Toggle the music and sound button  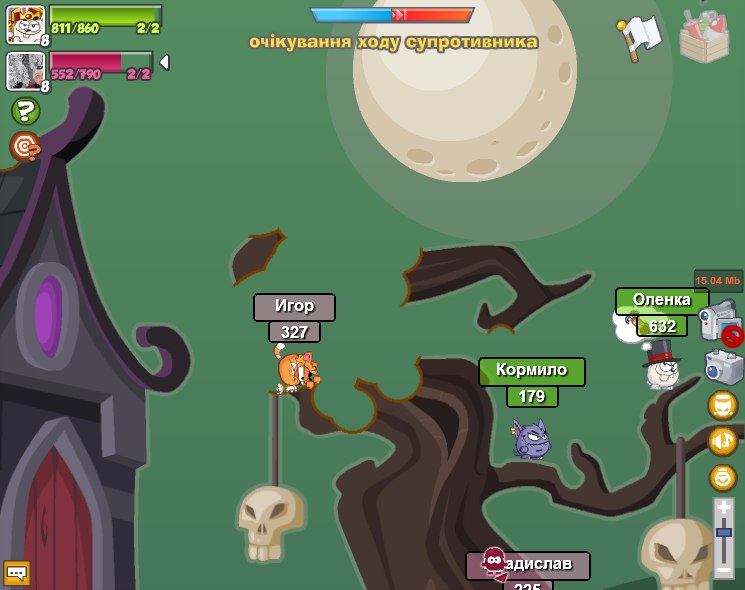click(x=722, y=441)
